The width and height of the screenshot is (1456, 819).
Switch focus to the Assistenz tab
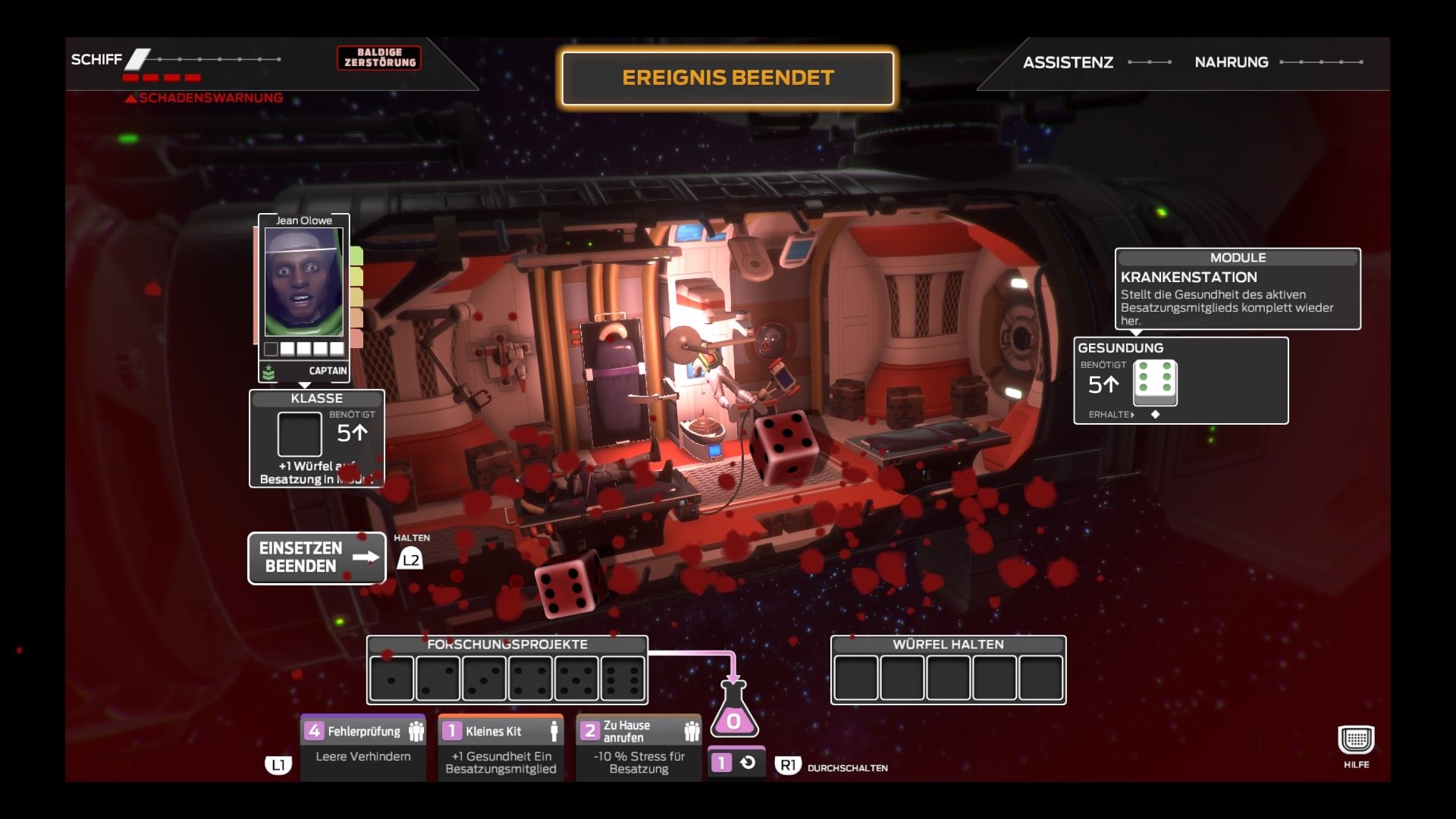click(1069, 62)
